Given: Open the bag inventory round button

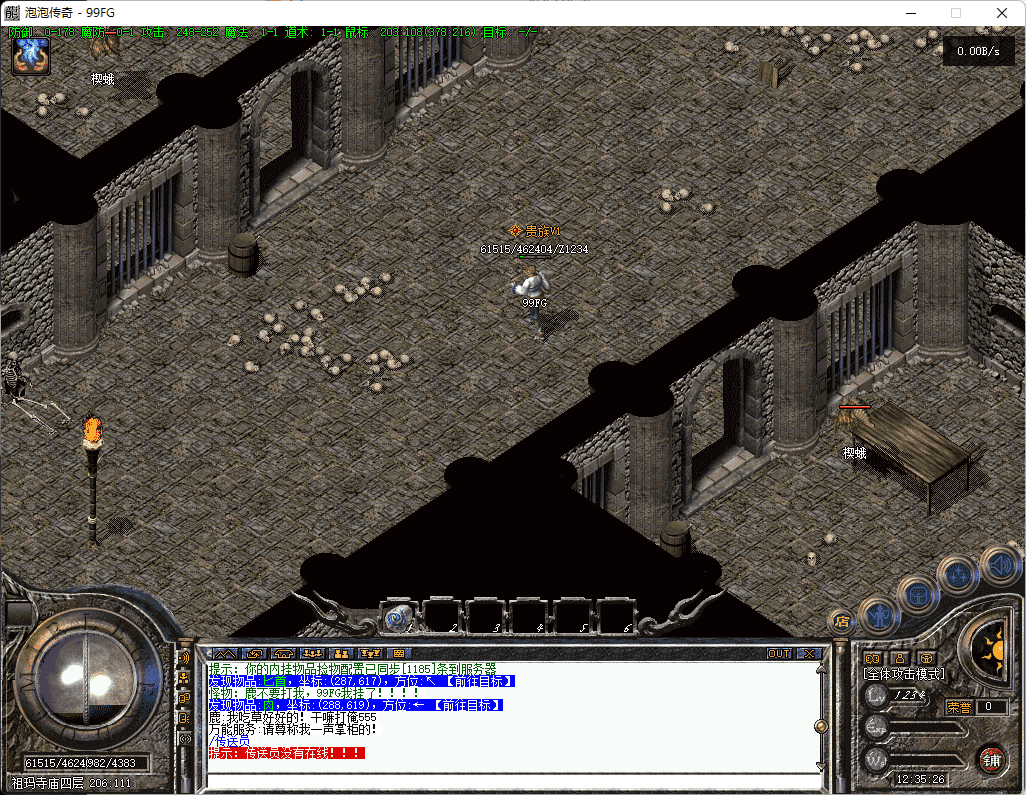Looking at the screenshot, I should coord(918,594).
